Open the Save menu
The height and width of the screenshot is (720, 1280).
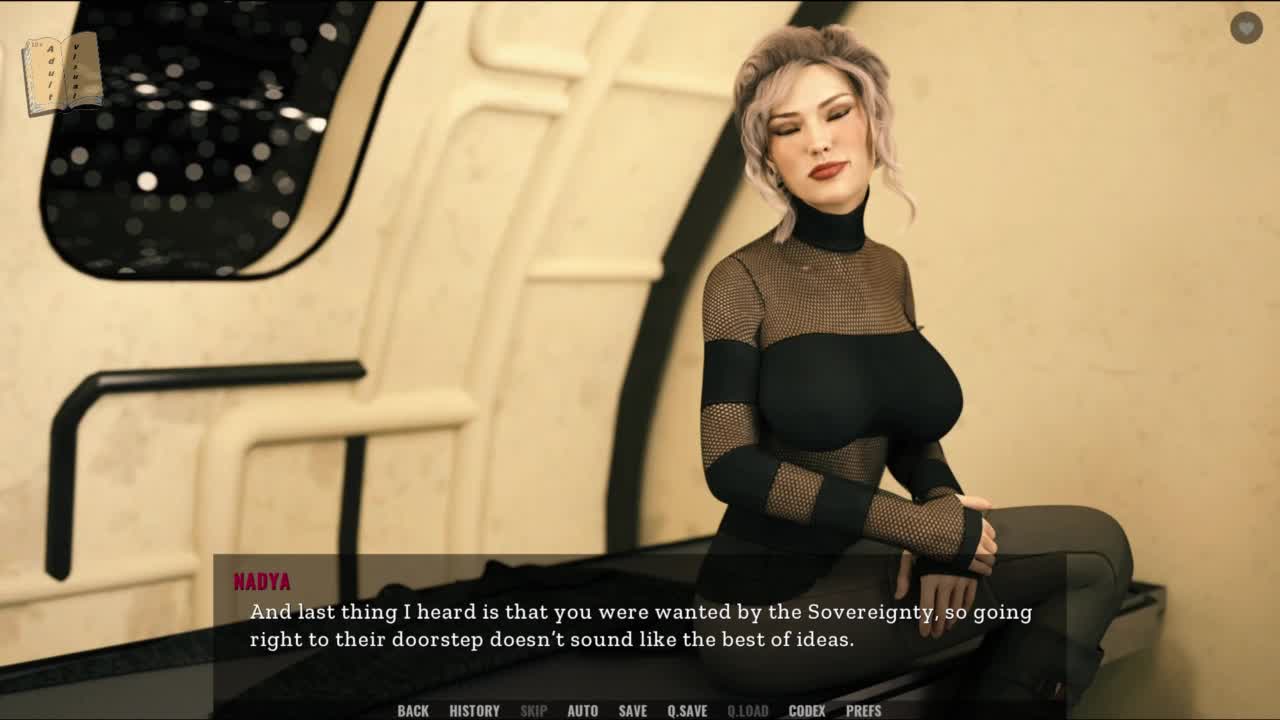point(632,710)
